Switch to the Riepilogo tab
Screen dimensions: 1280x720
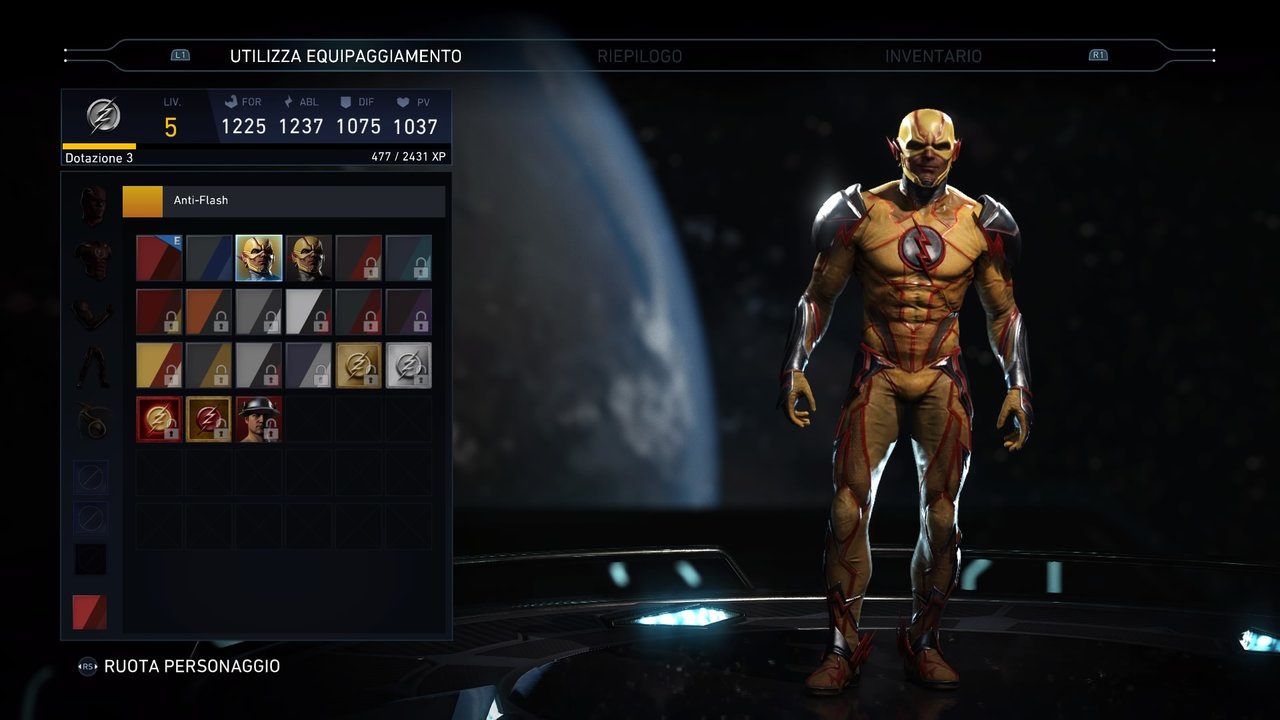tap(639, 56)
